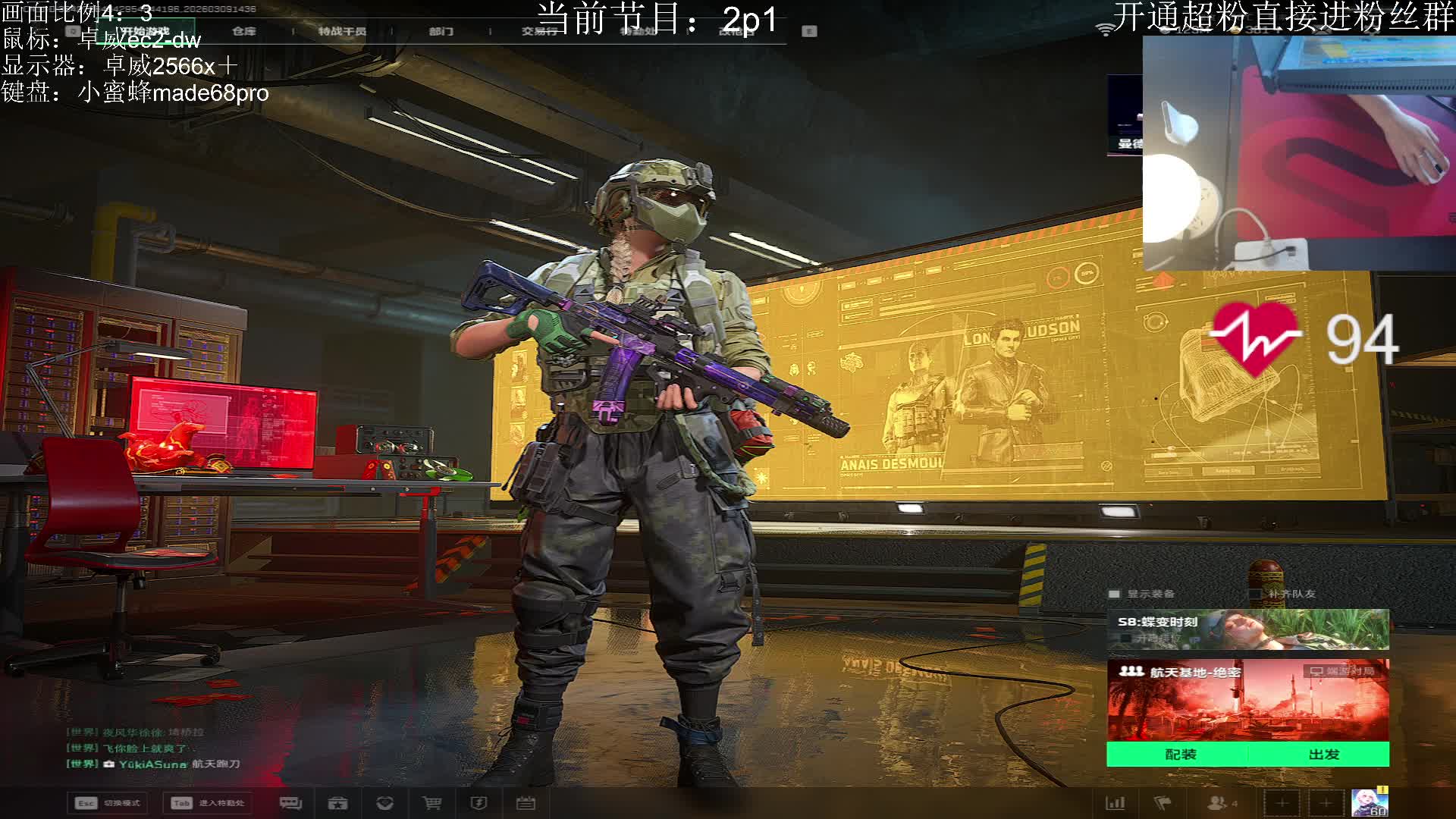Switch to the 仓库 warehouse tab
Image resolution: width=1456 pixels, height=819 pixels.
[x=244, y=31]
